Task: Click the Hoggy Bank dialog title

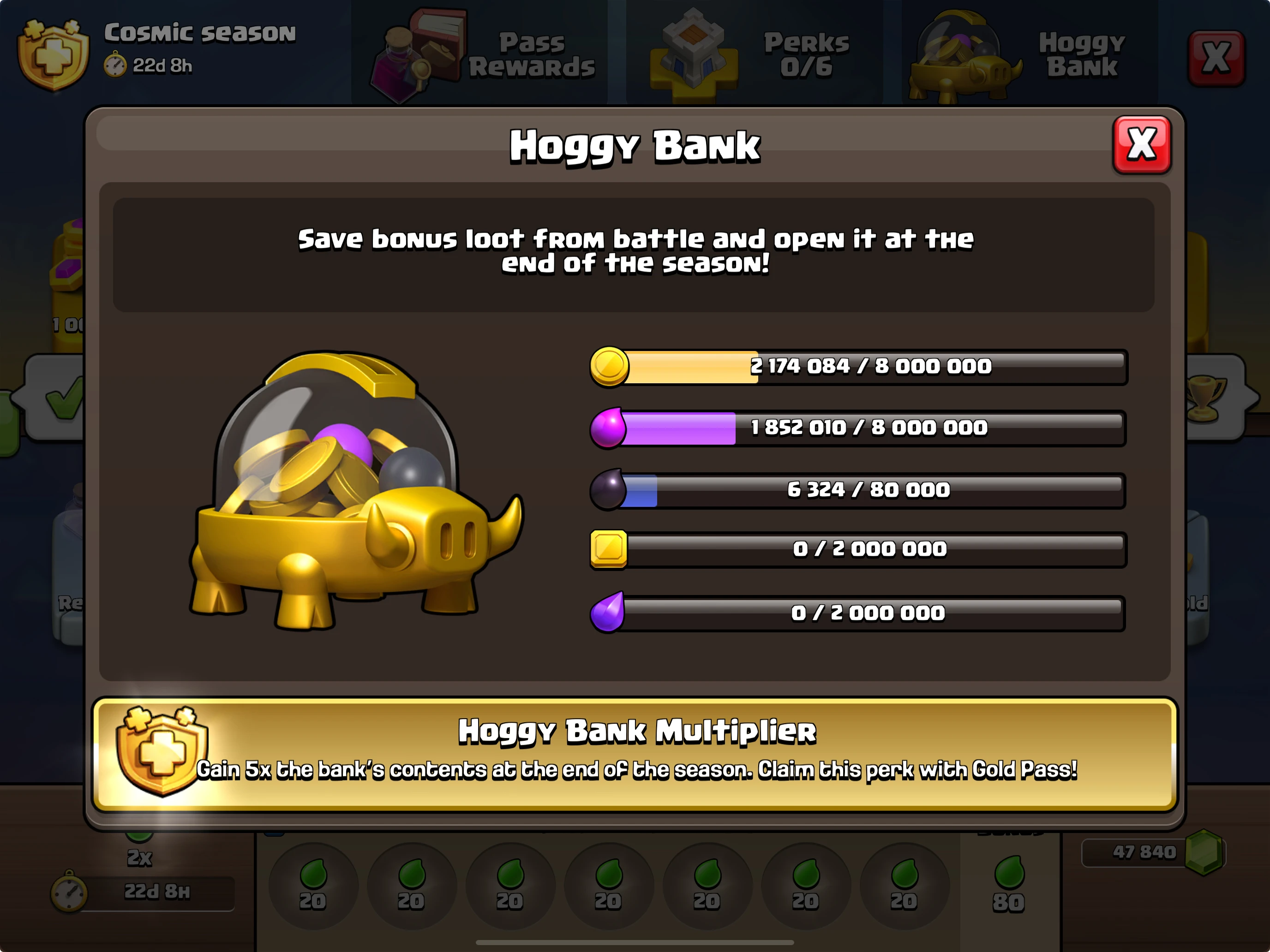Action: (x=635, y=145)
